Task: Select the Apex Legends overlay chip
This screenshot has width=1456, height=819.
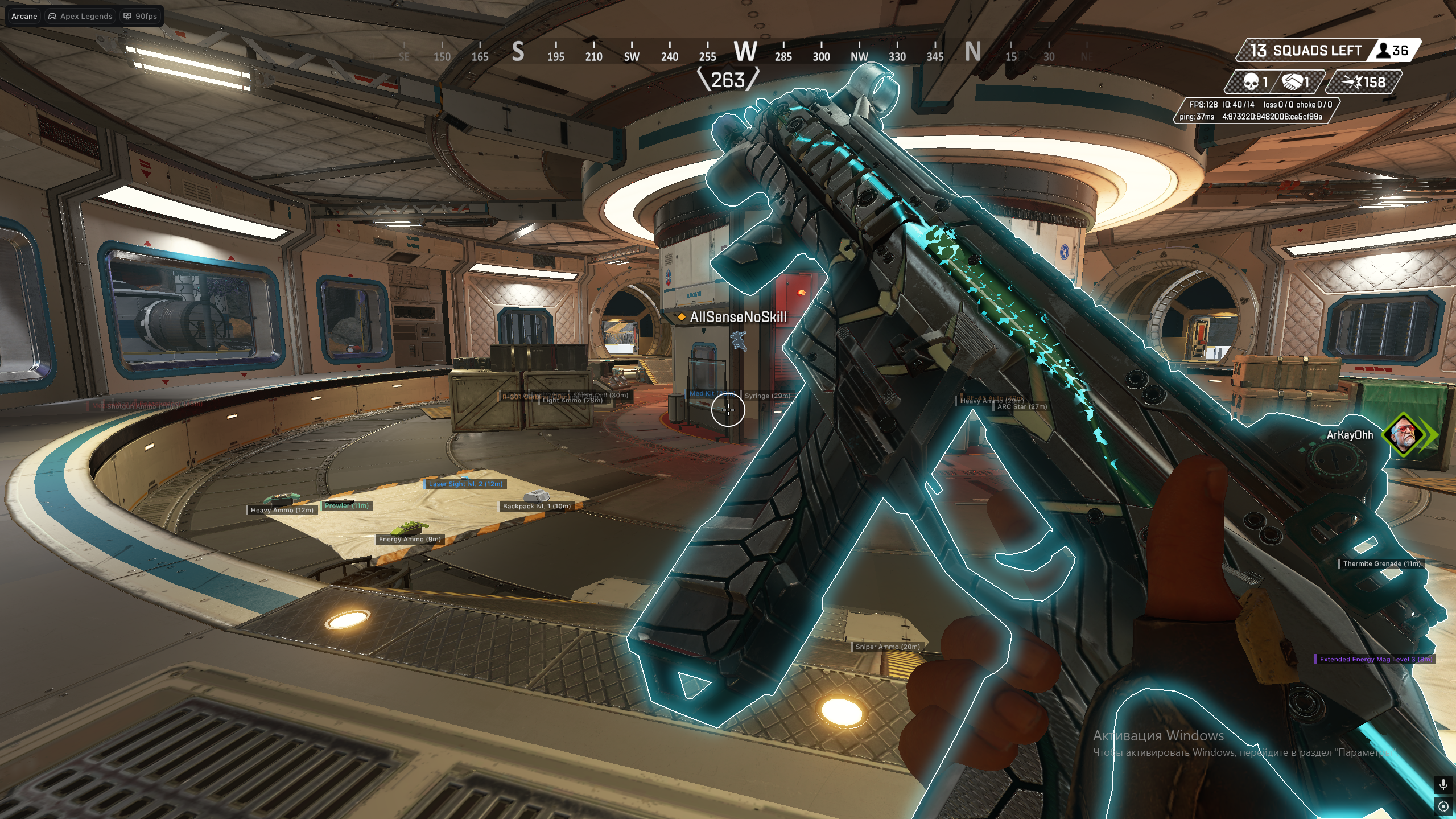Action: 80,16
